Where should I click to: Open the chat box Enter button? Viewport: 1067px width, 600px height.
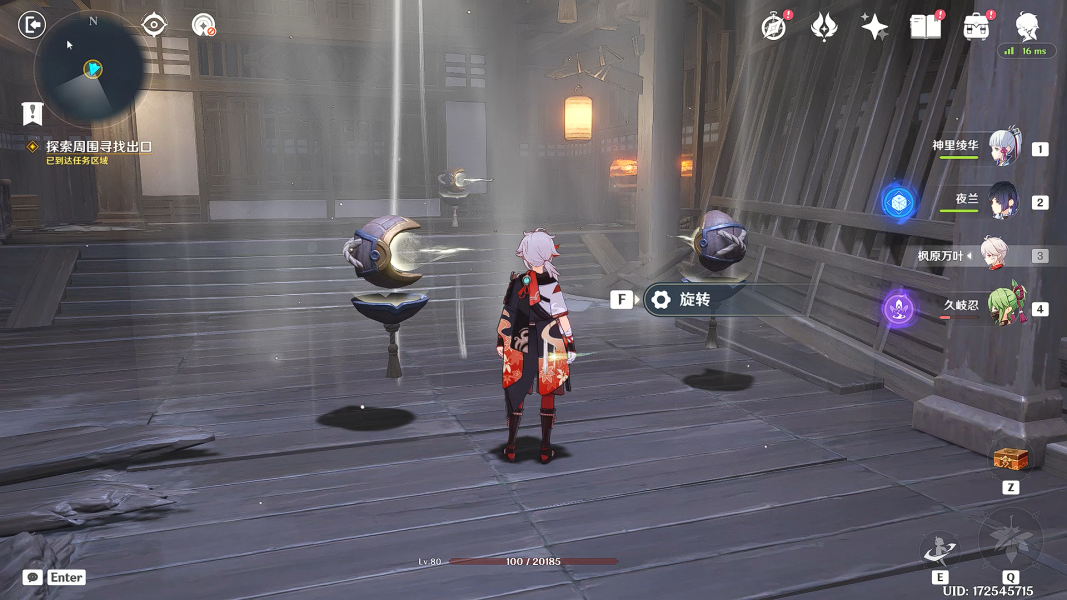pyautogui.click(x=55, y=577)
